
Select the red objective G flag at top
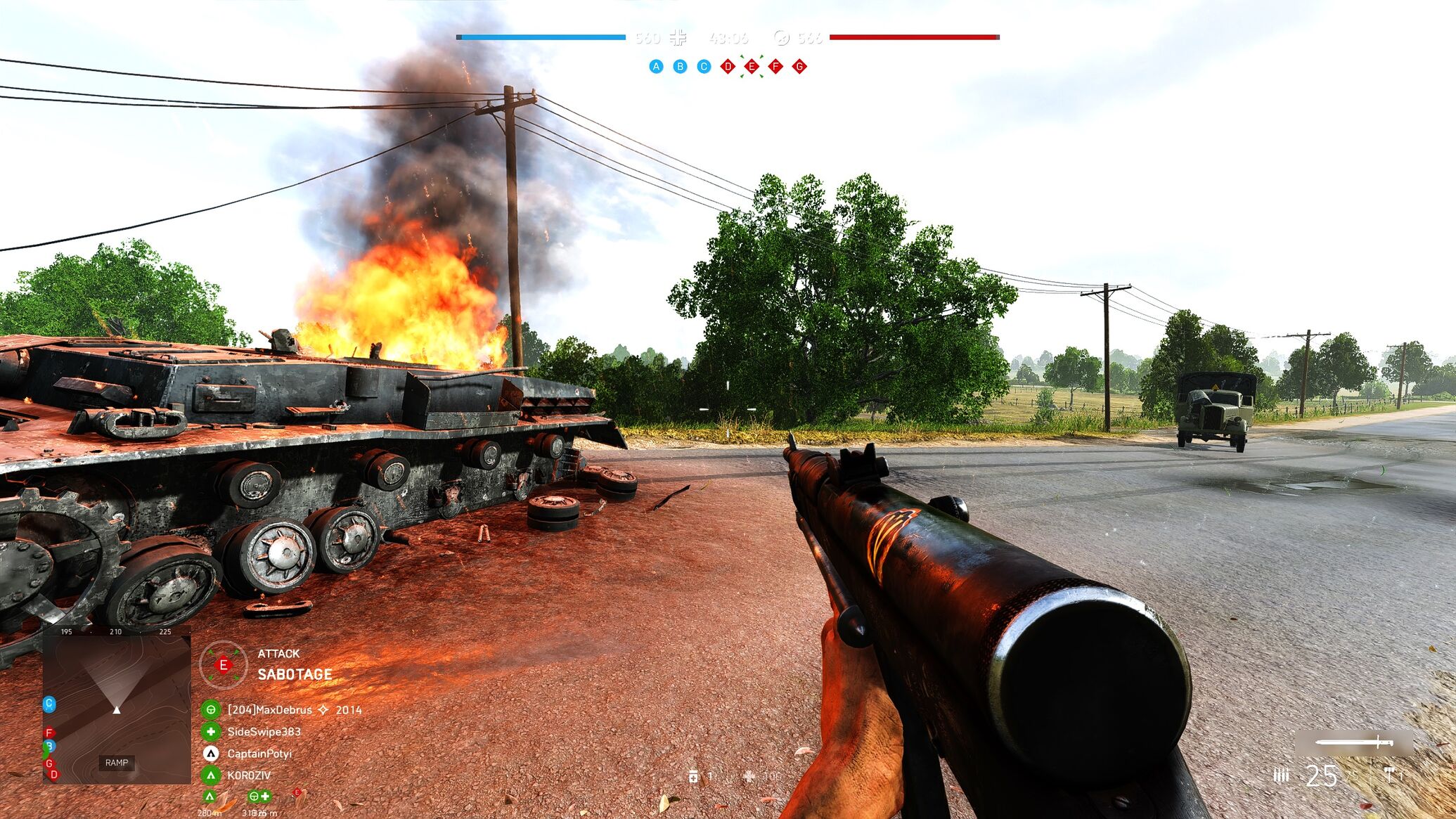(x=799, y=67)
